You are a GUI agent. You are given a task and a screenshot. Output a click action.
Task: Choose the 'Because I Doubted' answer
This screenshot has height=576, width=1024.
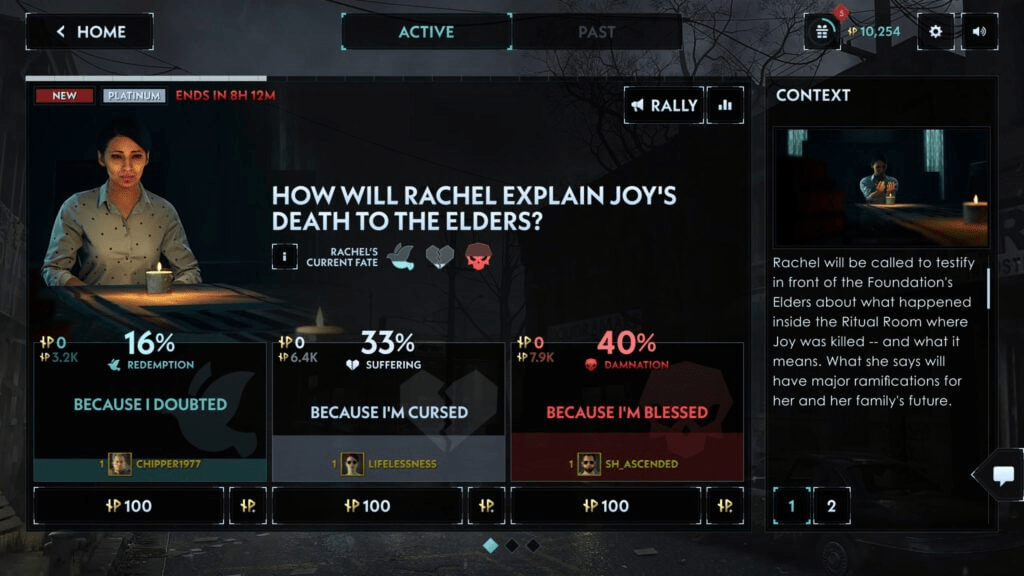click(150, 405)
